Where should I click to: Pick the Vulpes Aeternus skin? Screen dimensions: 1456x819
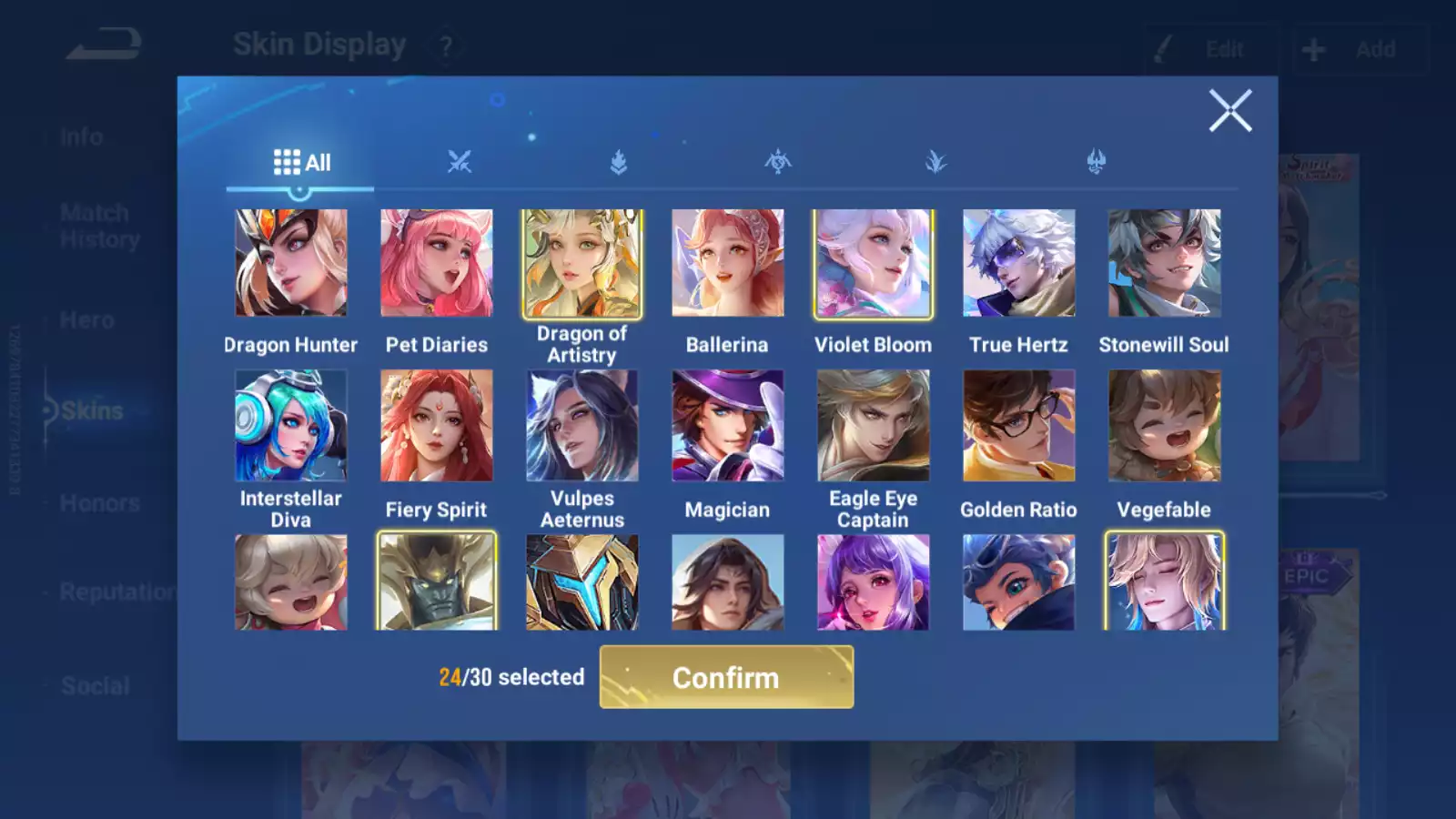click(x=582, y=425)
